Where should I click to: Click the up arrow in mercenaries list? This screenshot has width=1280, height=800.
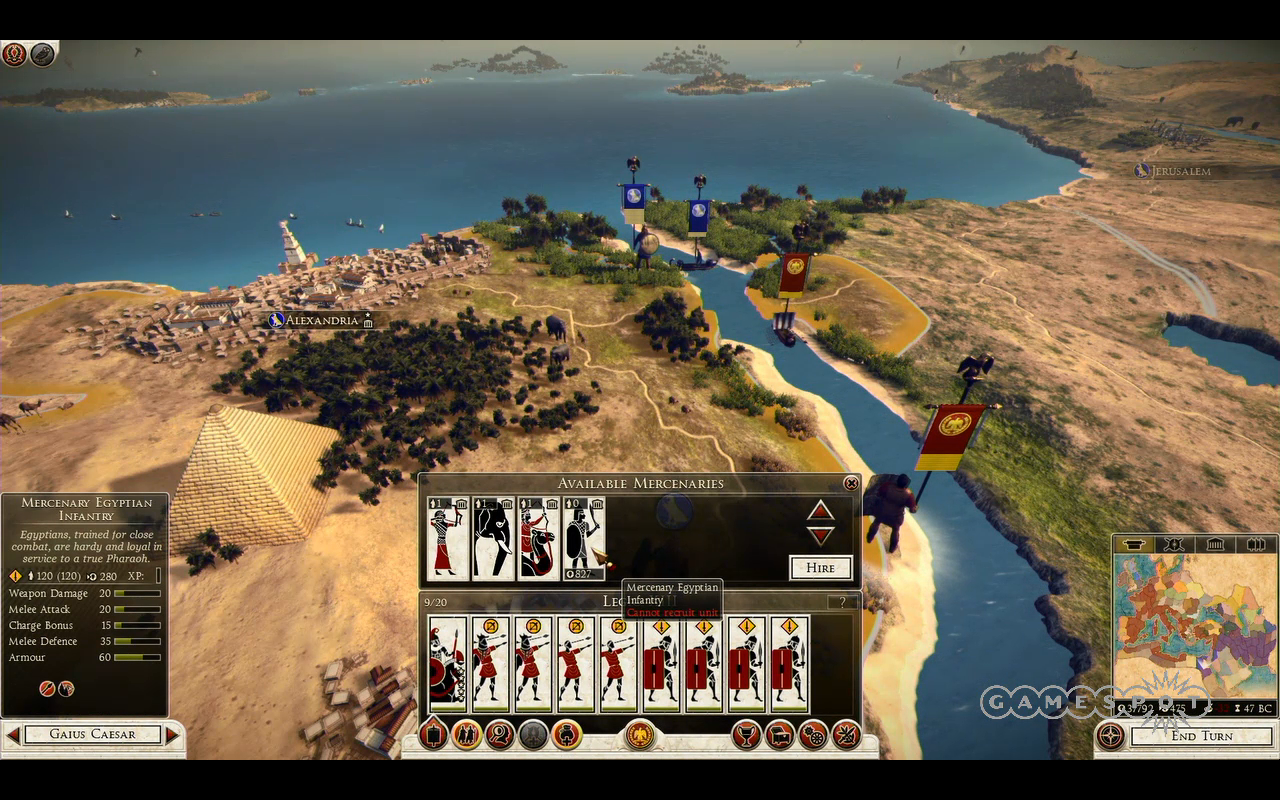point(820,511)
